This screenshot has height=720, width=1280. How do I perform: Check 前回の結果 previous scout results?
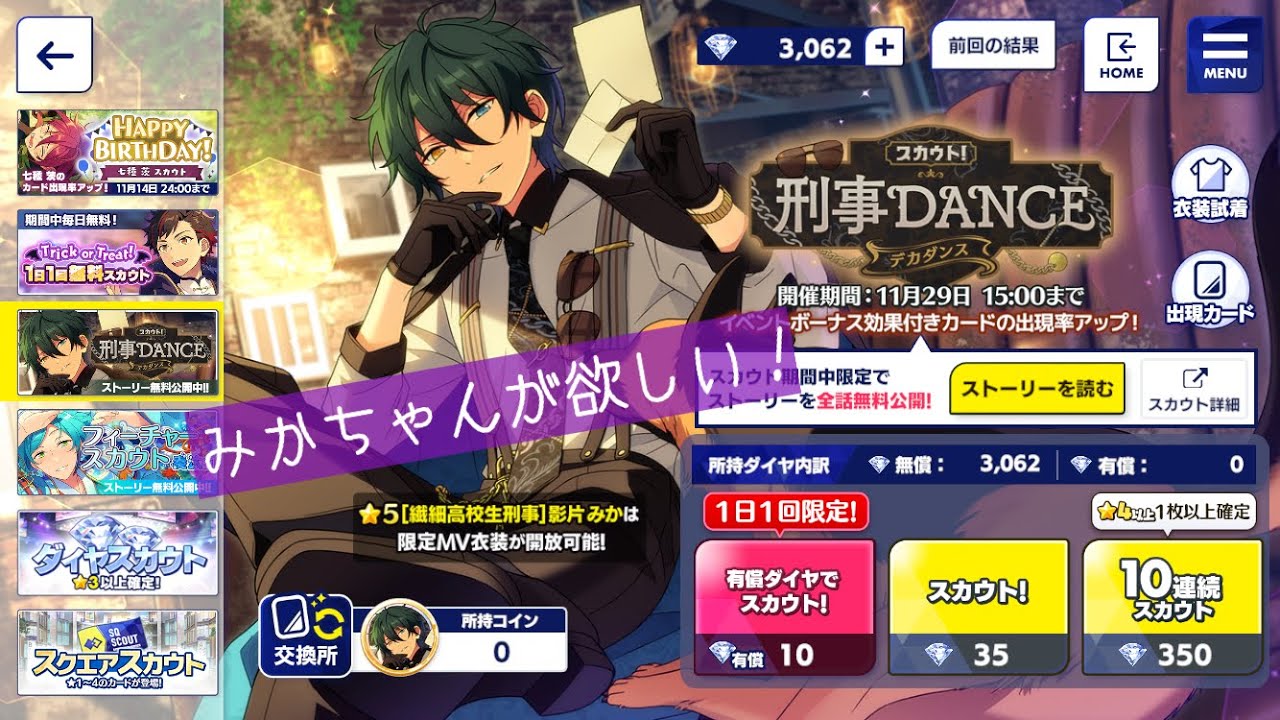993,47
